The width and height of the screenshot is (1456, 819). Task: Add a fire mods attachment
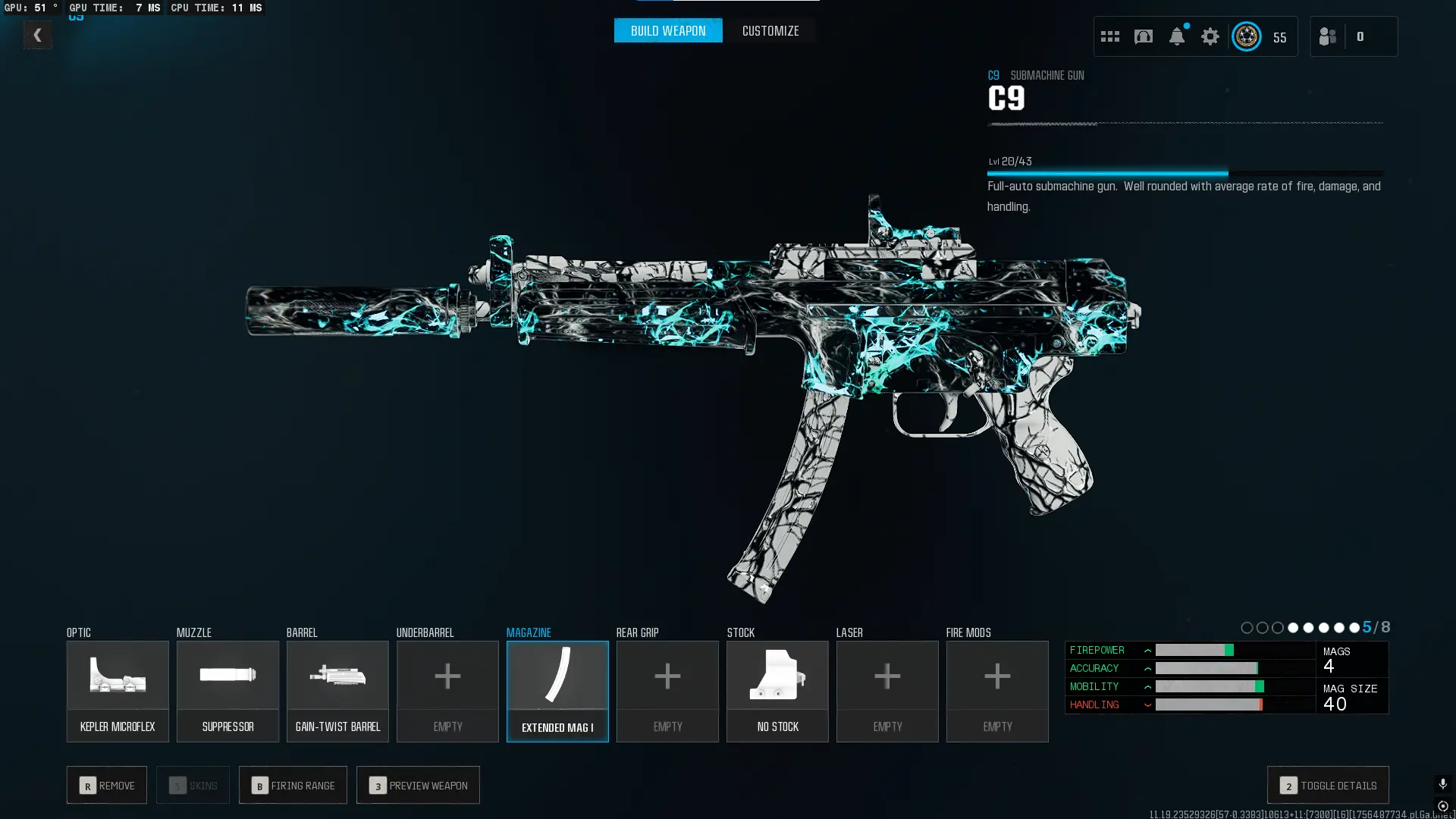click(x=997, y=691)
